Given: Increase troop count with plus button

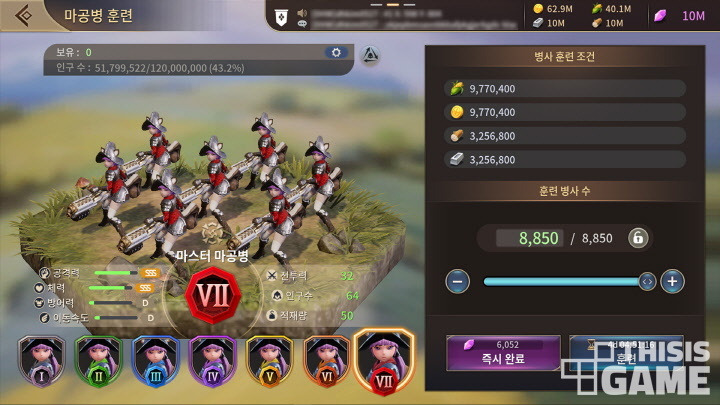Looking at the screenshot, I should point(673,281).
